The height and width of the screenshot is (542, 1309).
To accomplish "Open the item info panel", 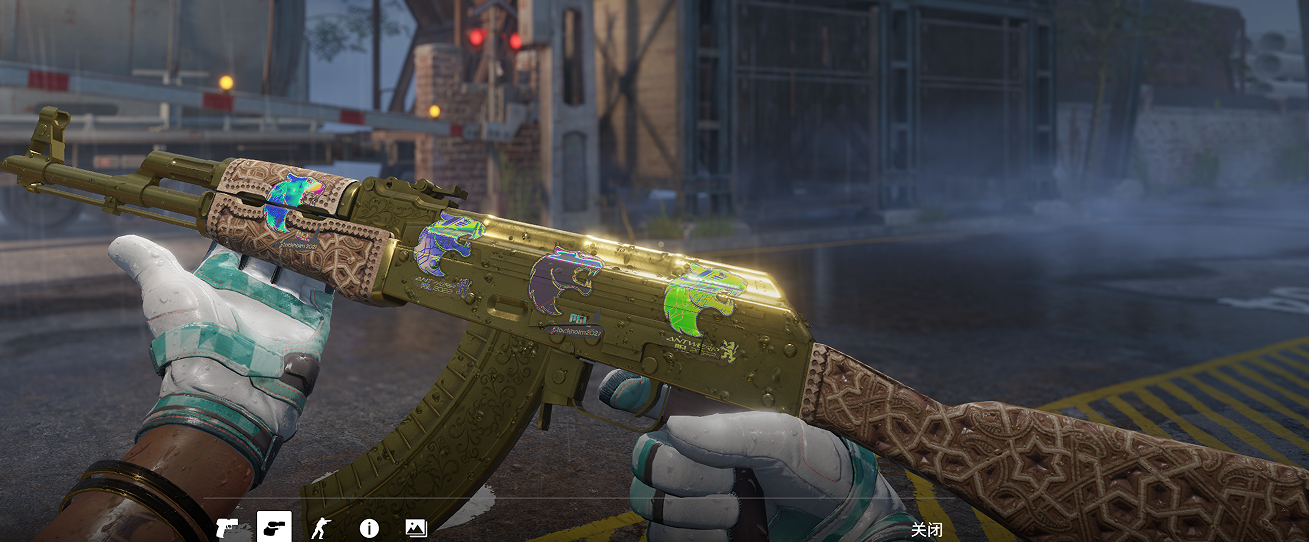I will point(369,528).
